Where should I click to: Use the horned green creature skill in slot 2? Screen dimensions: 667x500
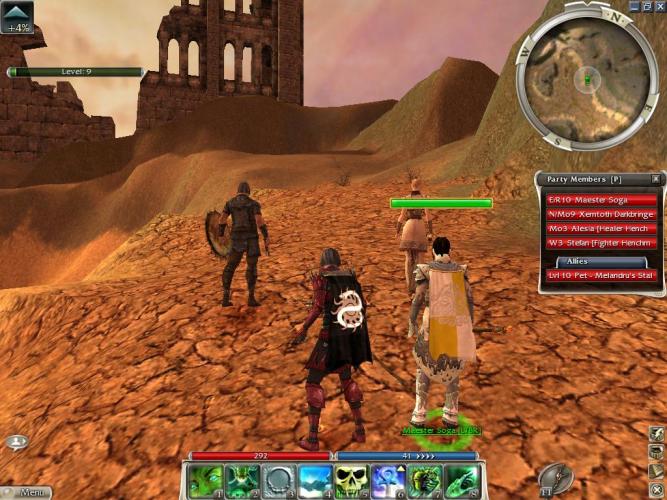pyautogui.click(x=241, y=481)
